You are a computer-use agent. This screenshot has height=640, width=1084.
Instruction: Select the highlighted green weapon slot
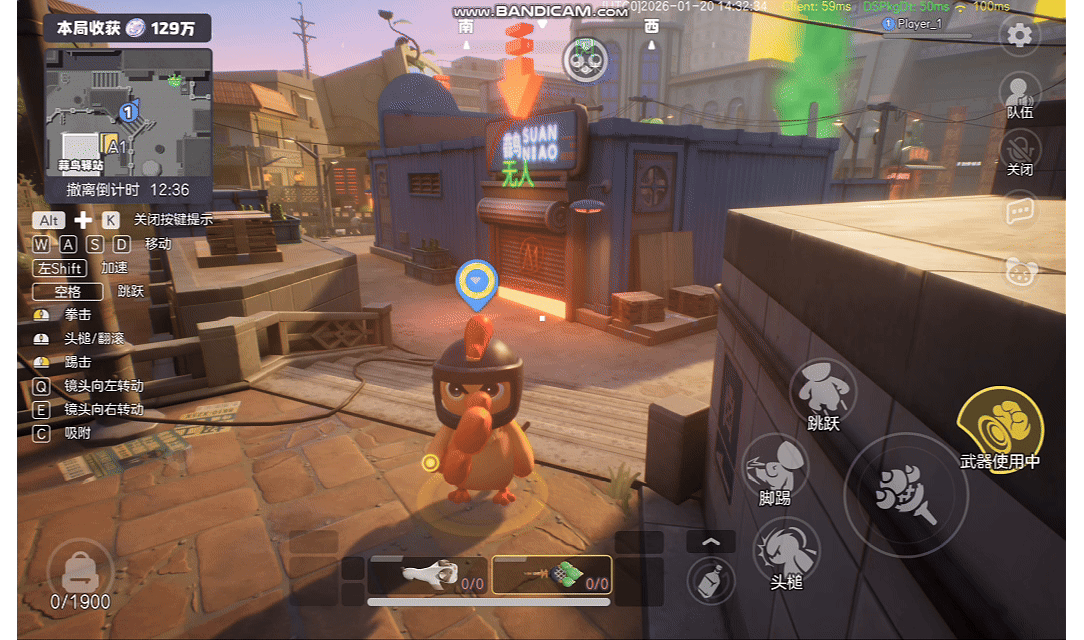point(552,575)
